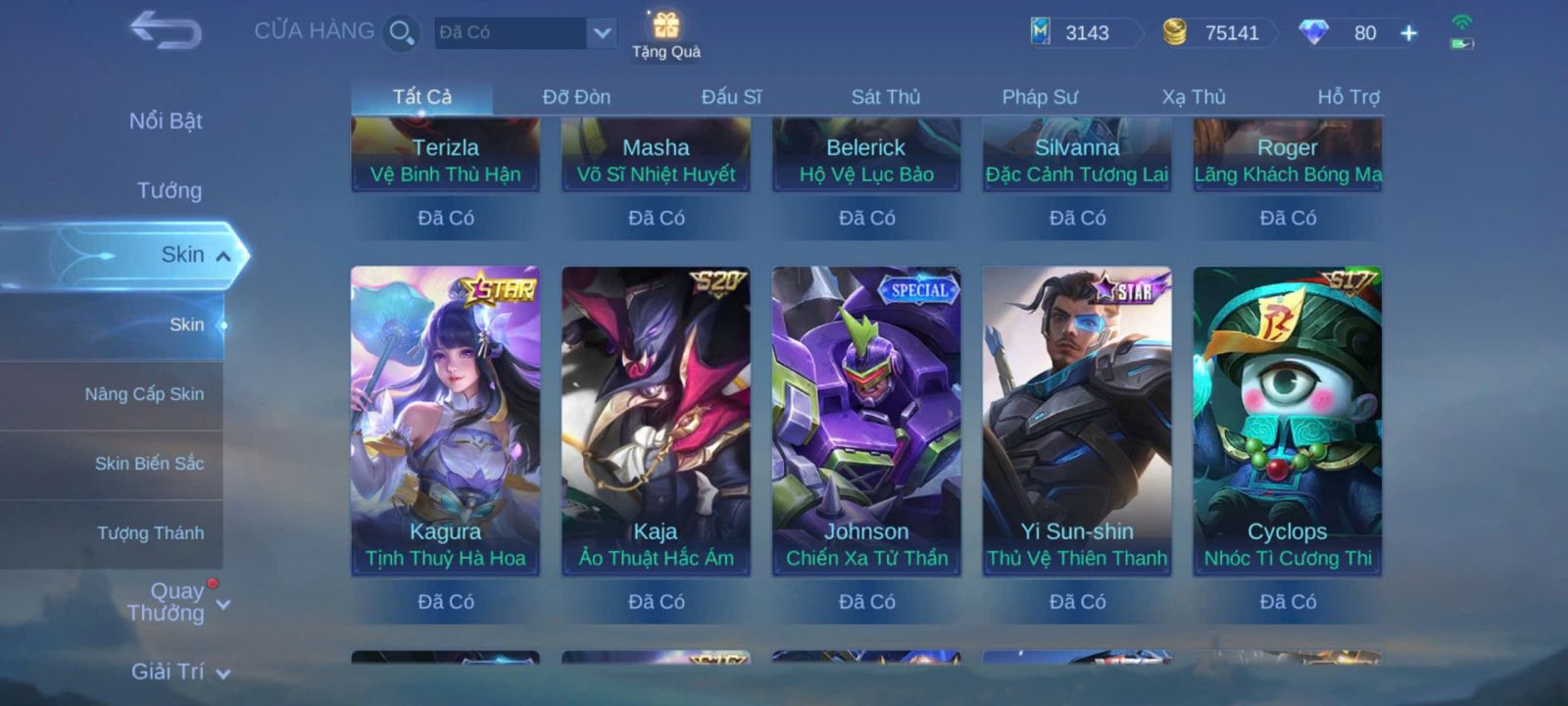Choose the Tượng Thánh submenu
Screen dimensions: 1568x706
150,533
